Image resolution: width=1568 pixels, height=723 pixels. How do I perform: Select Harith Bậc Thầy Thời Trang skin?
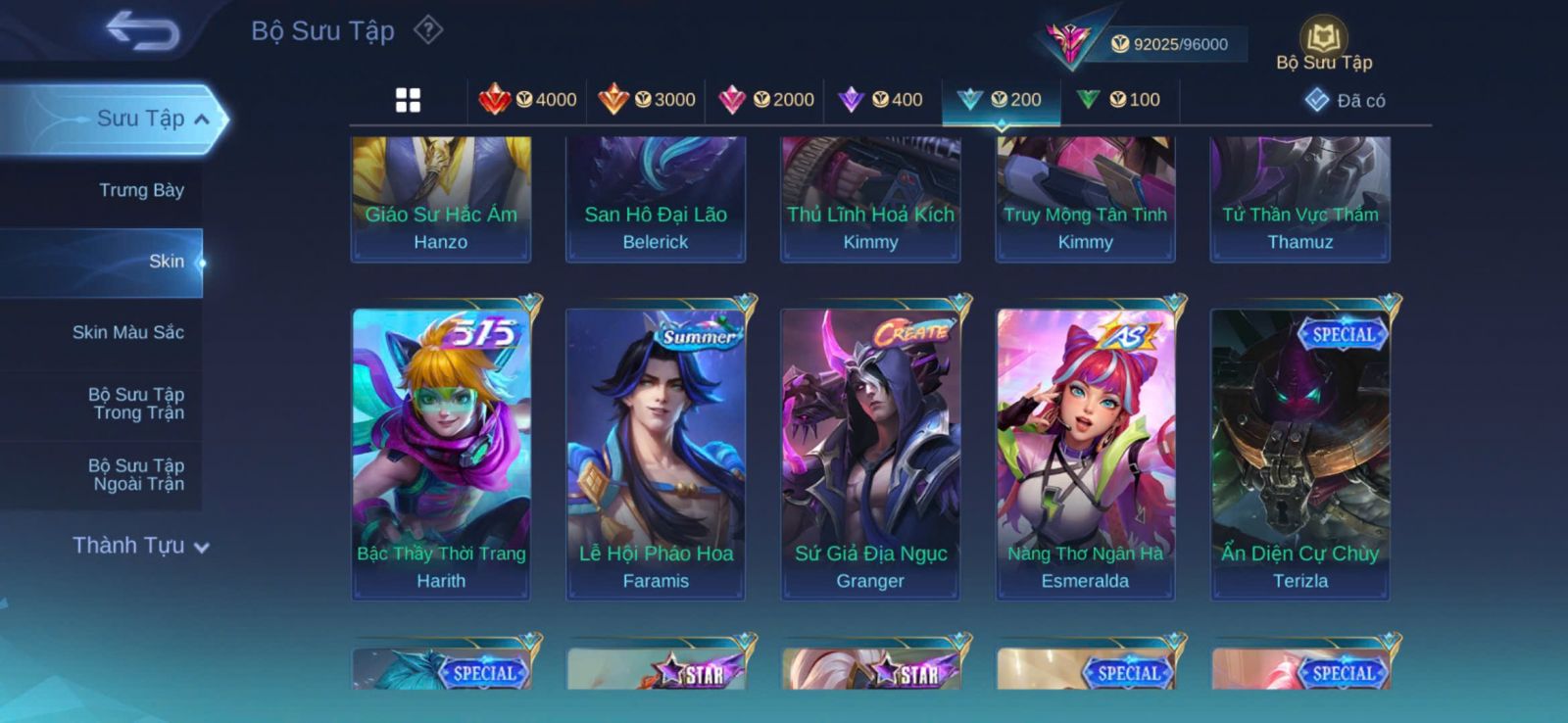pos(441,453)
